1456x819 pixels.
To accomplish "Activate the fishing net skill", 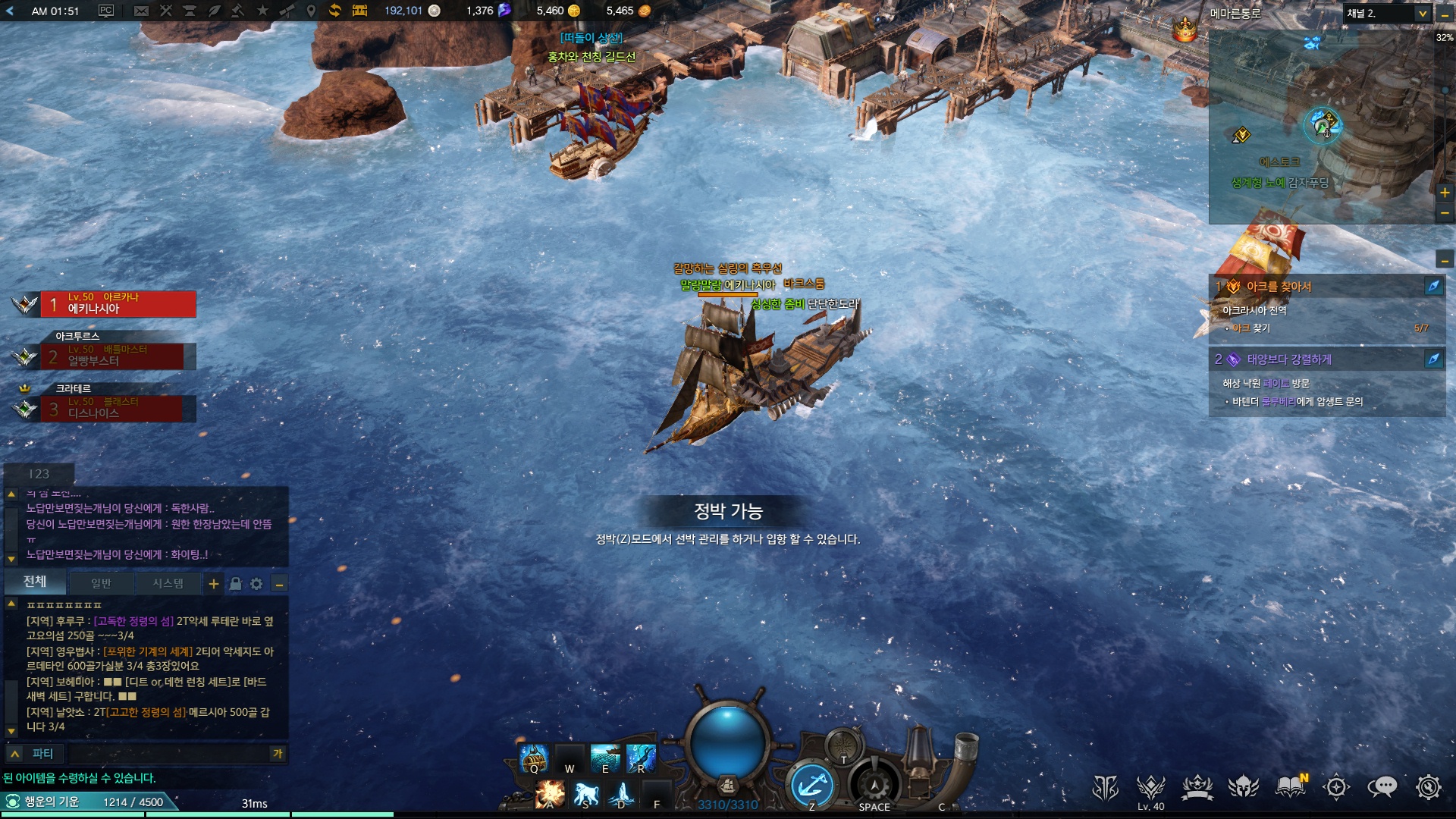I will coord(604,758).
